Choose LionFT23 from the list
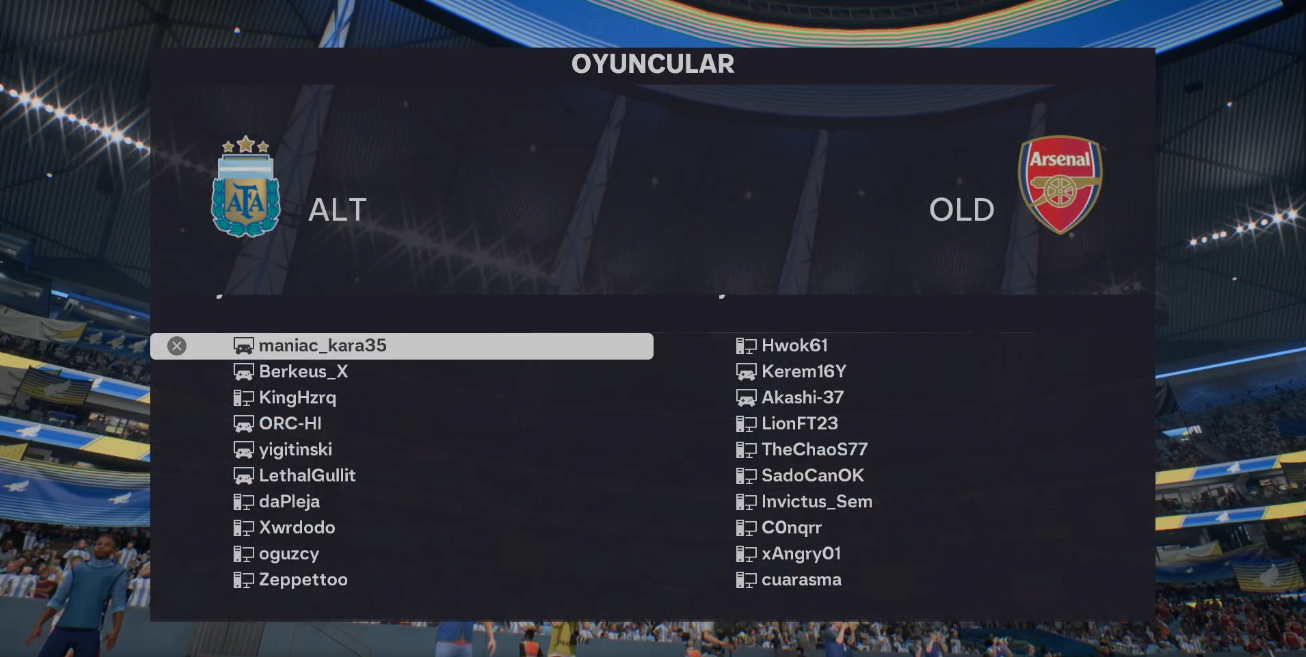This screenshot has height=657, width=1306. click(800, 424)
